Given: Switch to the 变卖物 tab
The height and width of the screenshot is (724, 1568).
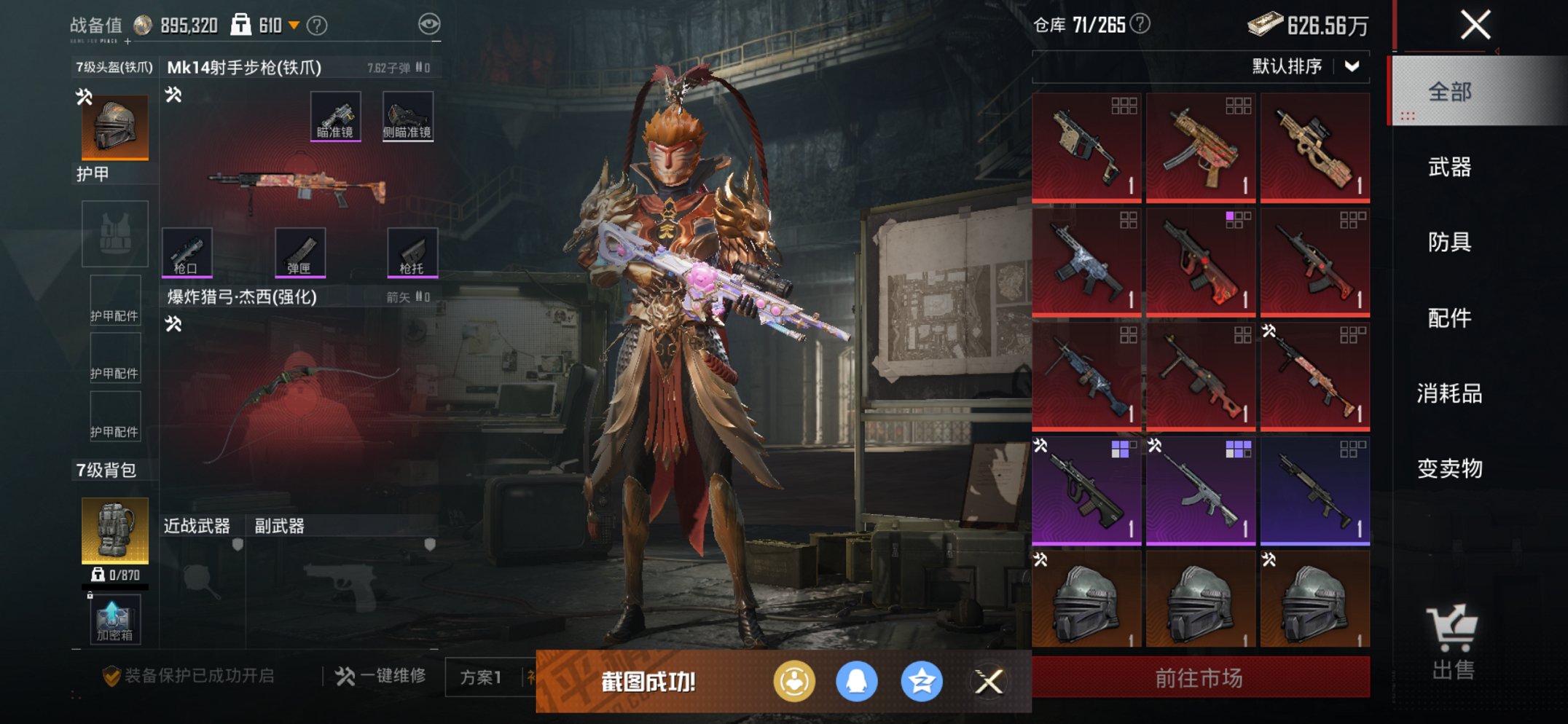Looking at the screenshot, I should click(x=1449, y=468).
